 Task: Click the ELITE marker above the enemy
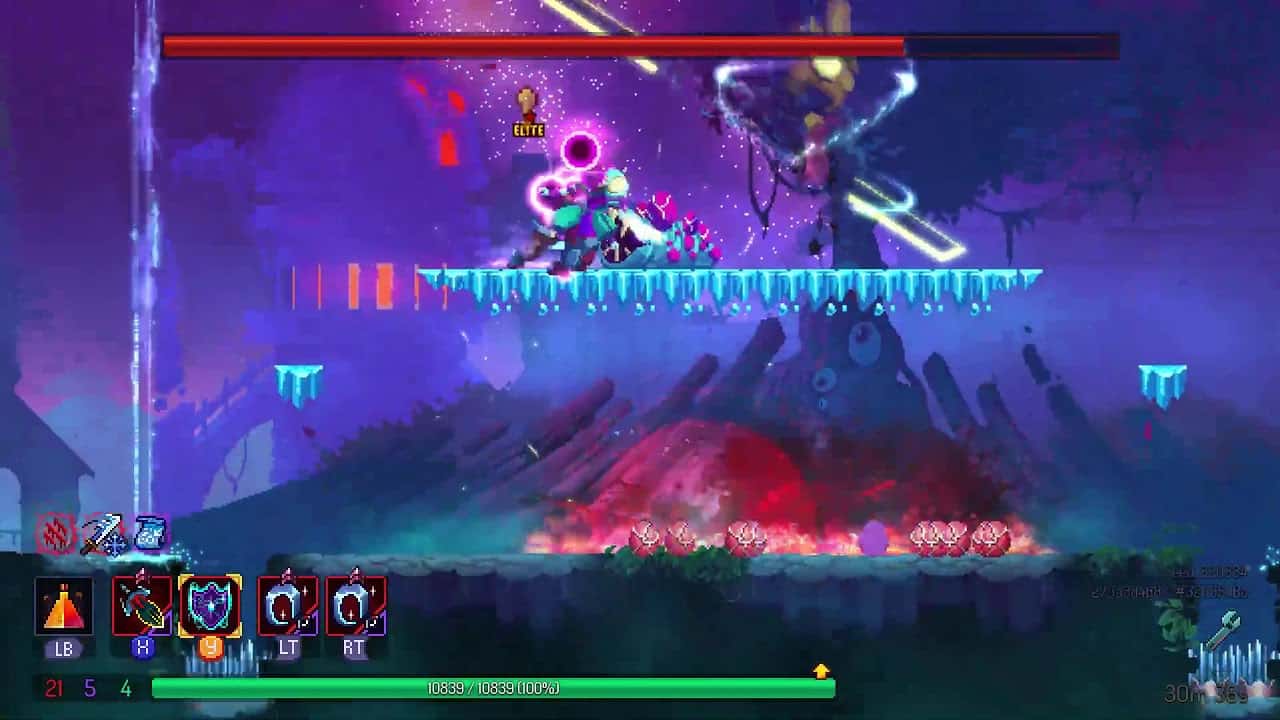(x=528, y=130)
